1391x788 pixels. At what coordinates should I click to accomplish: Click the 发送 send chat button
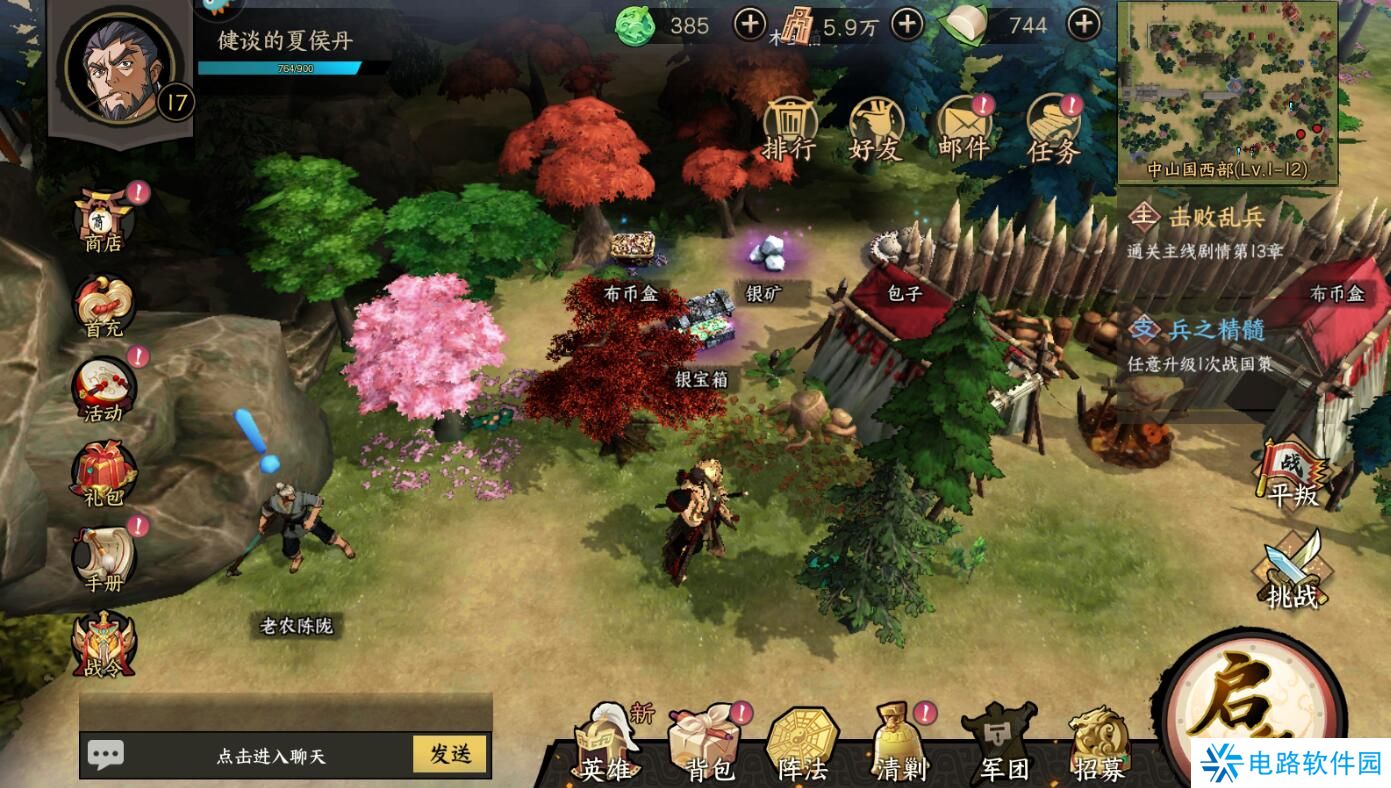tap(450, 755)
